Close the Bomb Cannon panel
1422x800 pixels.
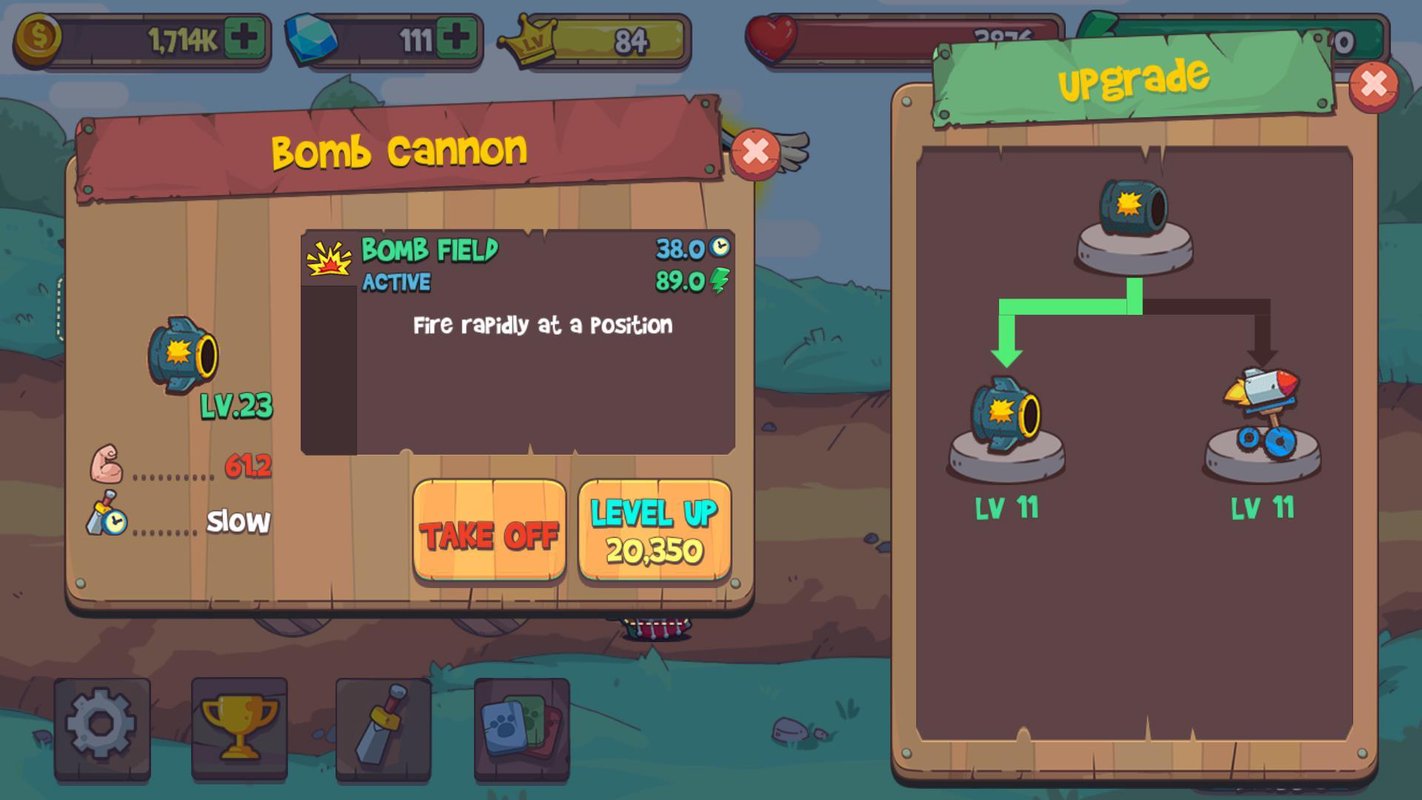click(756, 153)
